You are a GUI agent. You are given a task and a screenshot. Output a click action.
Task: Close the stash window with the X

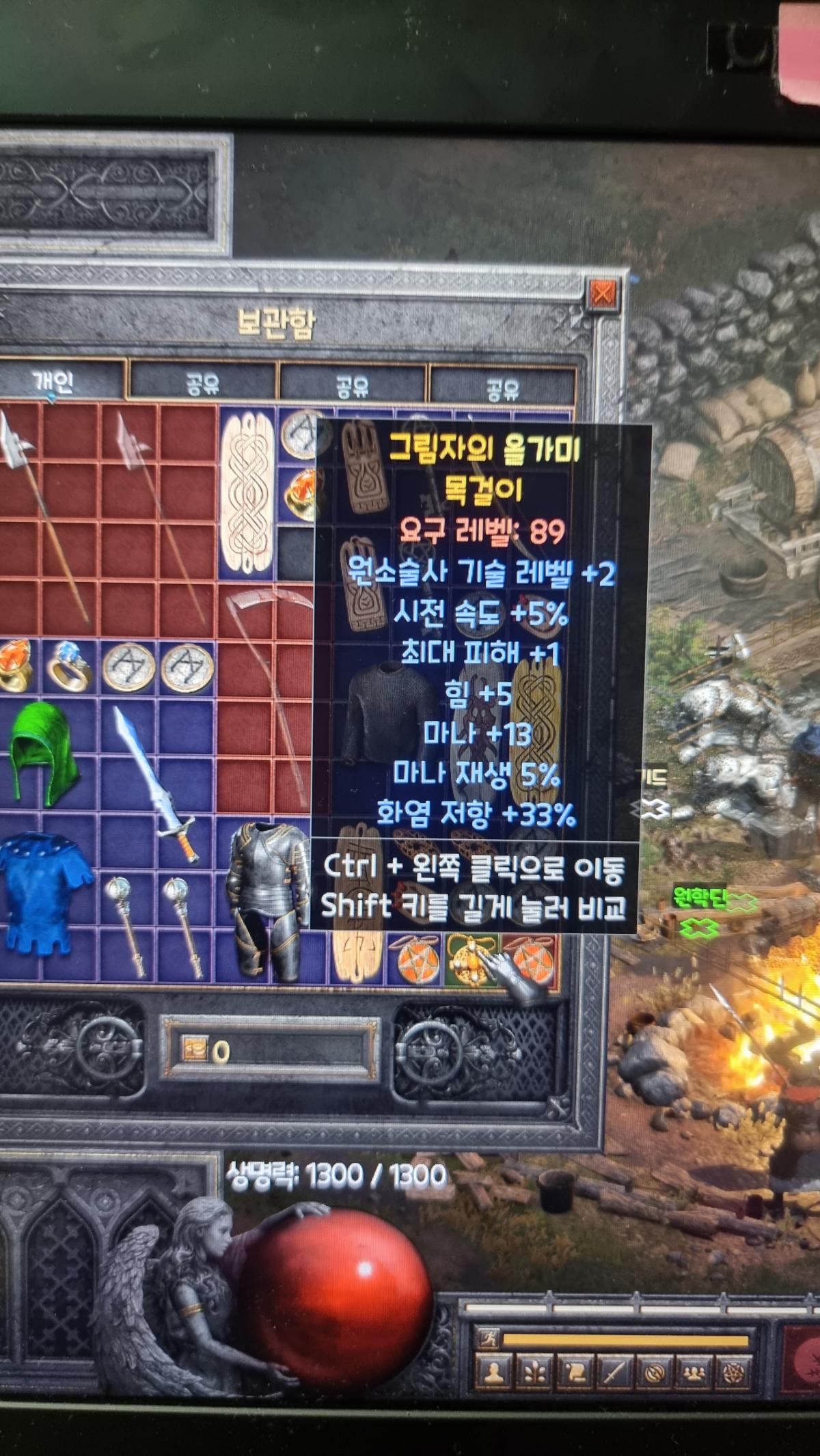coord(602,295)
